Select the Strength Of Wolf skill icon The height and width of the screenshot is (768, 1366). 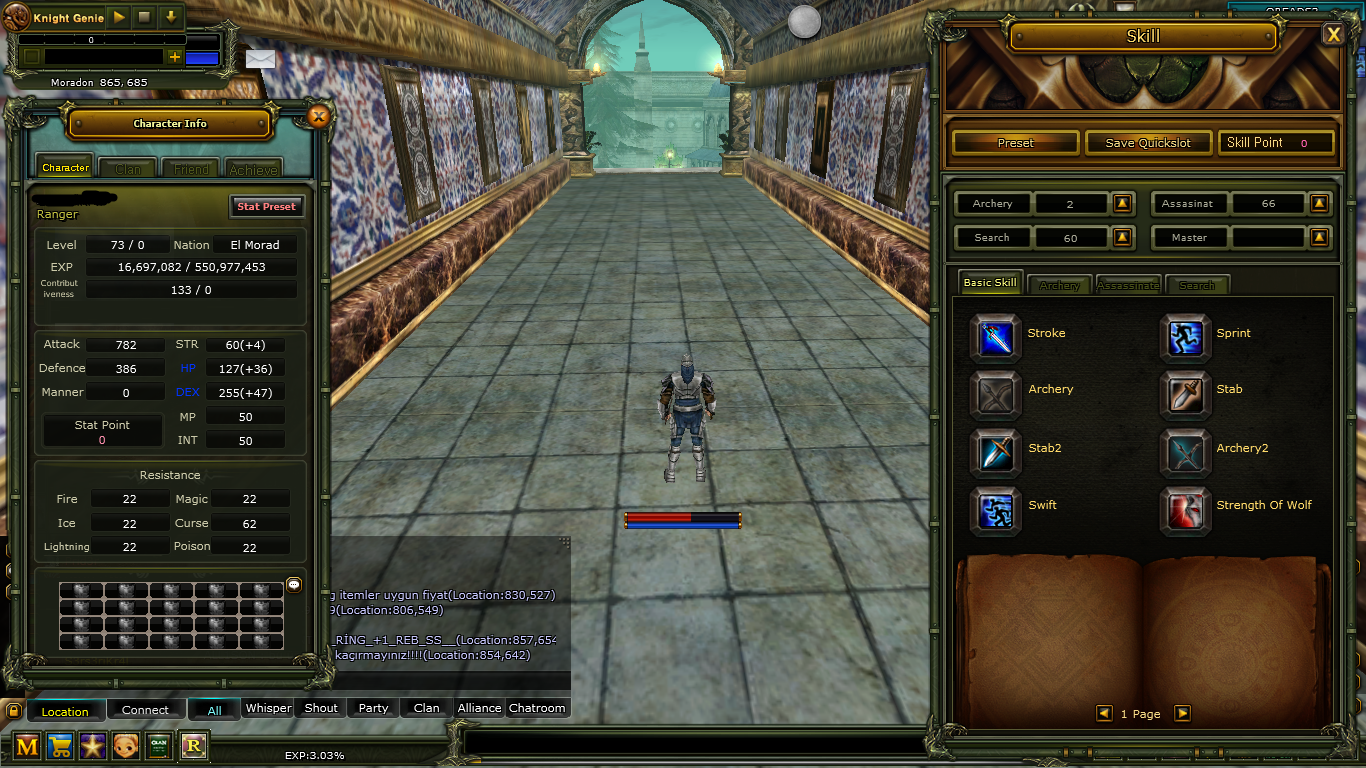click(x=1185, y=511)
